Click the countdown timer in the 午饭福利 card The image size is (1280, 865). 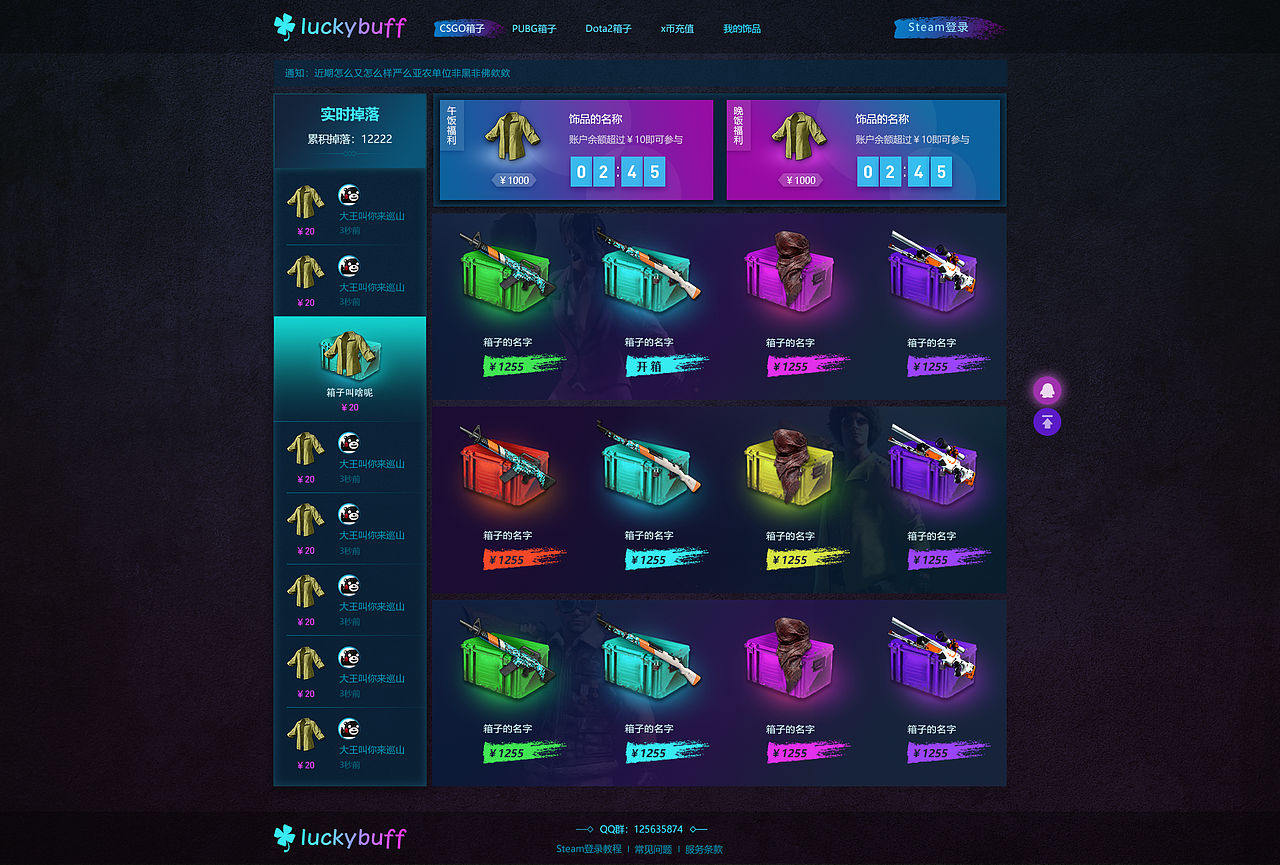click(x=619, y=172)
